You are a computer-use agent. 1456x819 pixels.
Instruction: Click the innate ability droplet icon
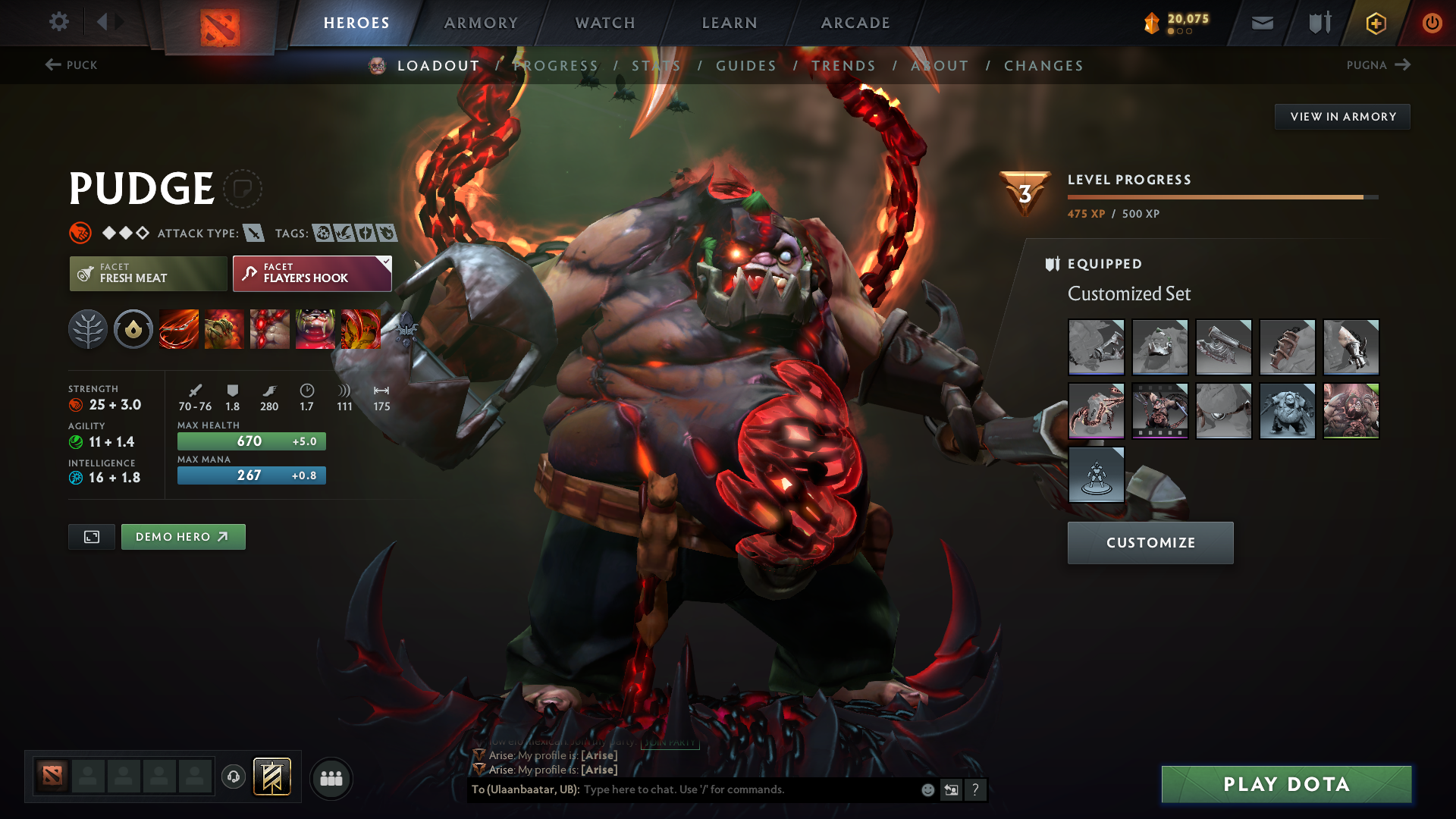[133, 329]
